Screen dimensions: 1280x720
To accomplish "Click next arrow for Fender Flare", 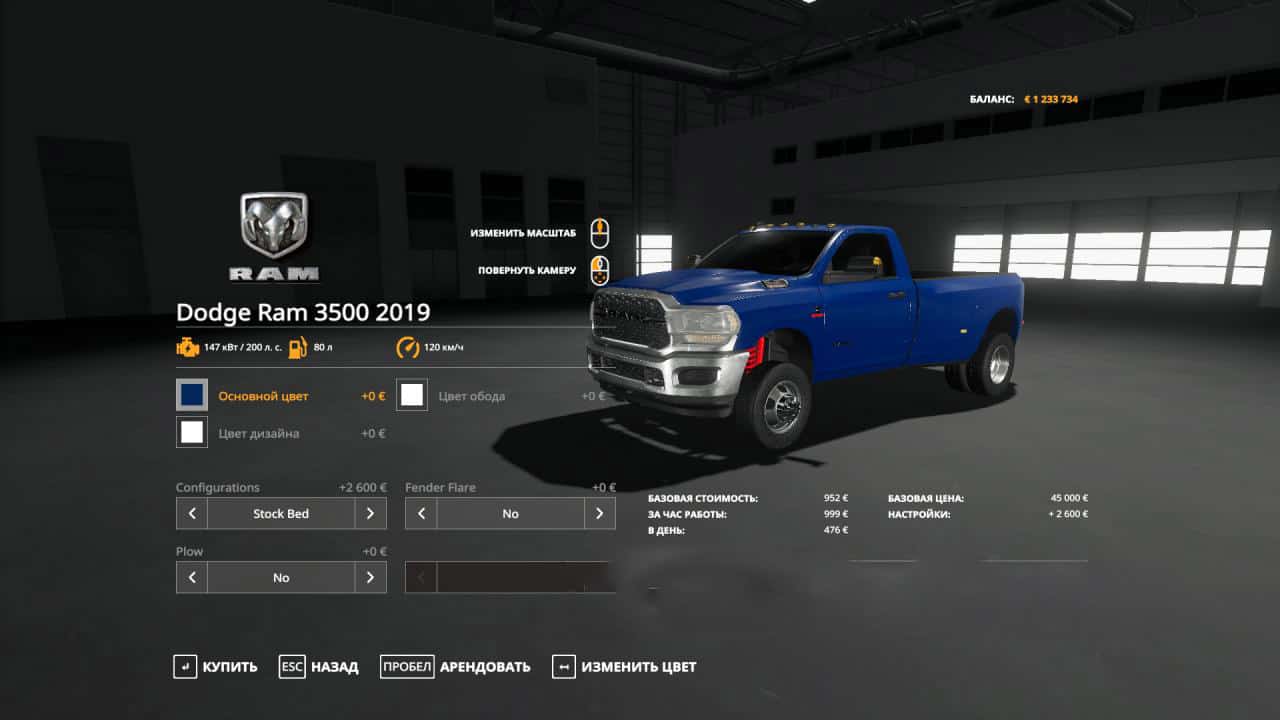I will [599, 514].
